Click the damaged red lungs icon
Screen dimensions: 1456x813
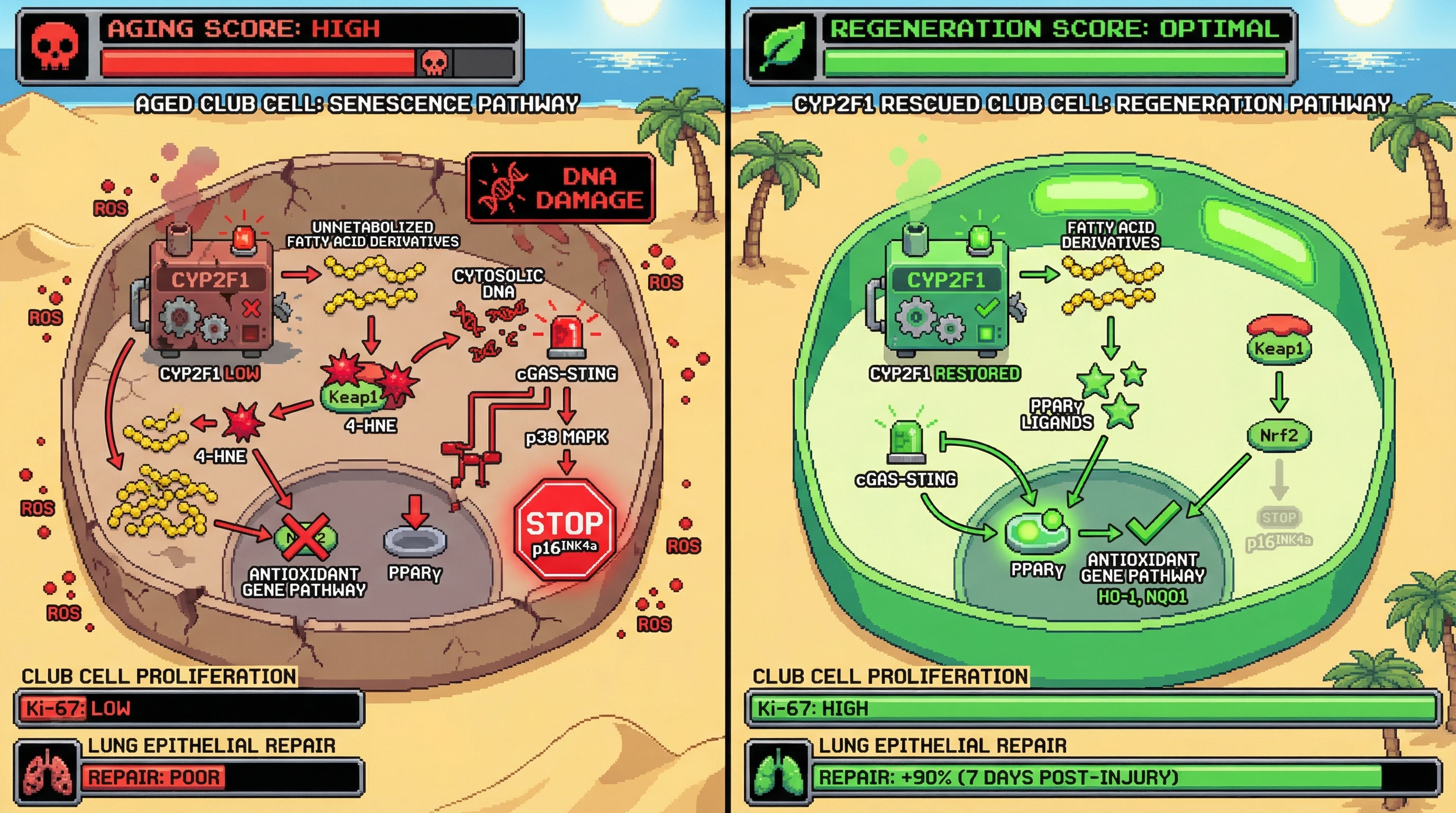pyautogui.click(x=48, y=773)
